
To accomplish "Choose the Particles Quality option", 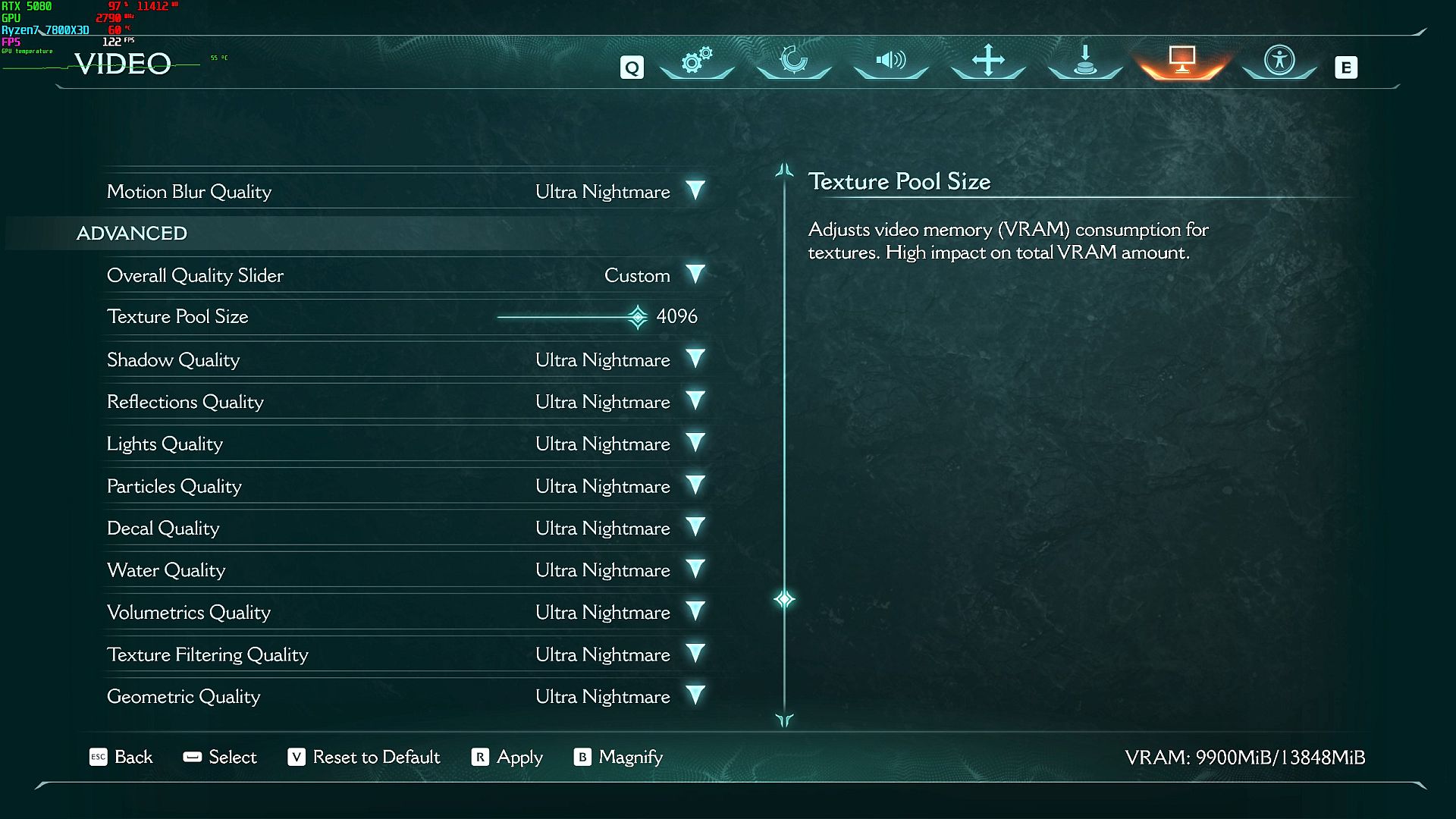I will click(695, 485).
